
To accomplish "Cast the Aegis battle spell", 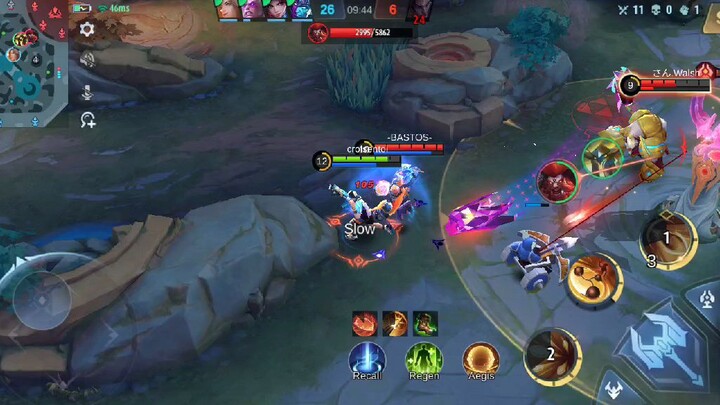I will point(481,359).
